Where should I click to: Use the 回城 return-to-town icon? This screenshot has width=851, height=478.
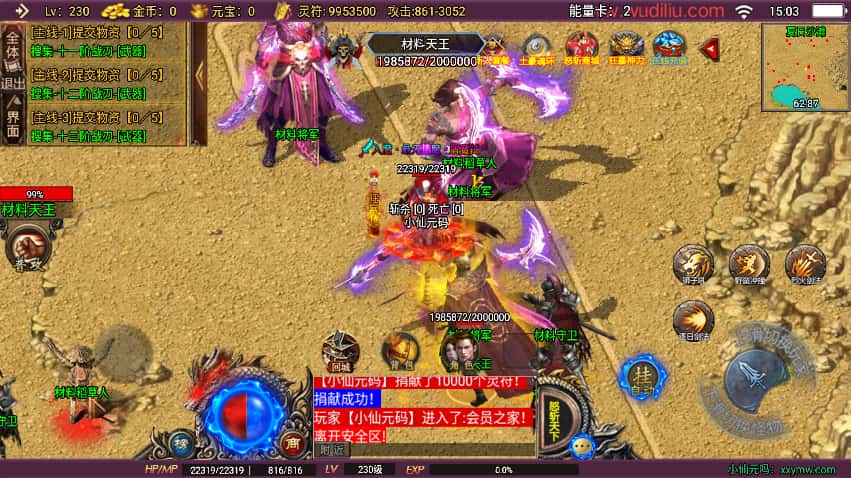tap(341, 351)
